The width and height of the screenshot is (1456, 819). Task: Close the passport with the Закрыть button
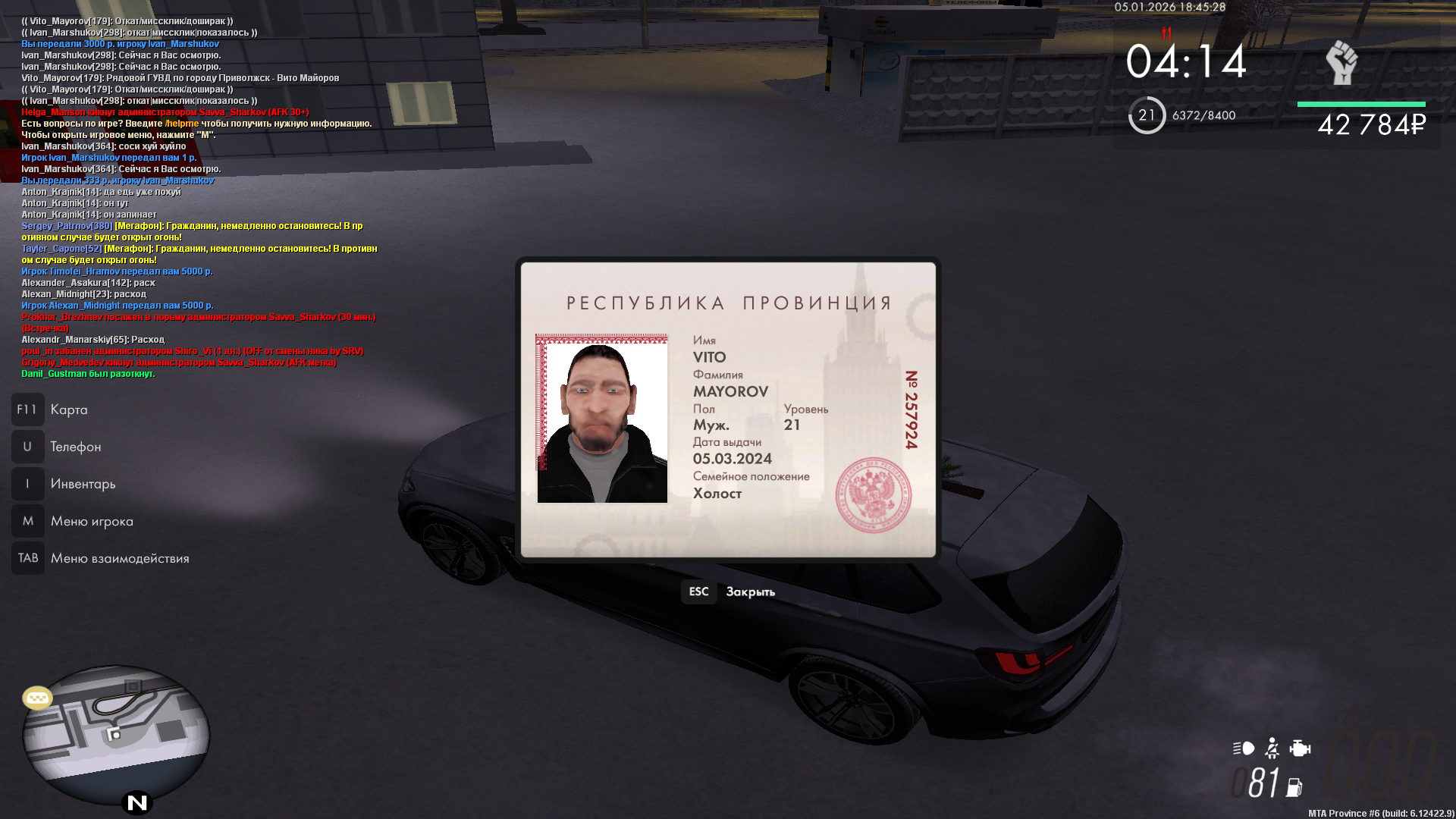[730, 591]
